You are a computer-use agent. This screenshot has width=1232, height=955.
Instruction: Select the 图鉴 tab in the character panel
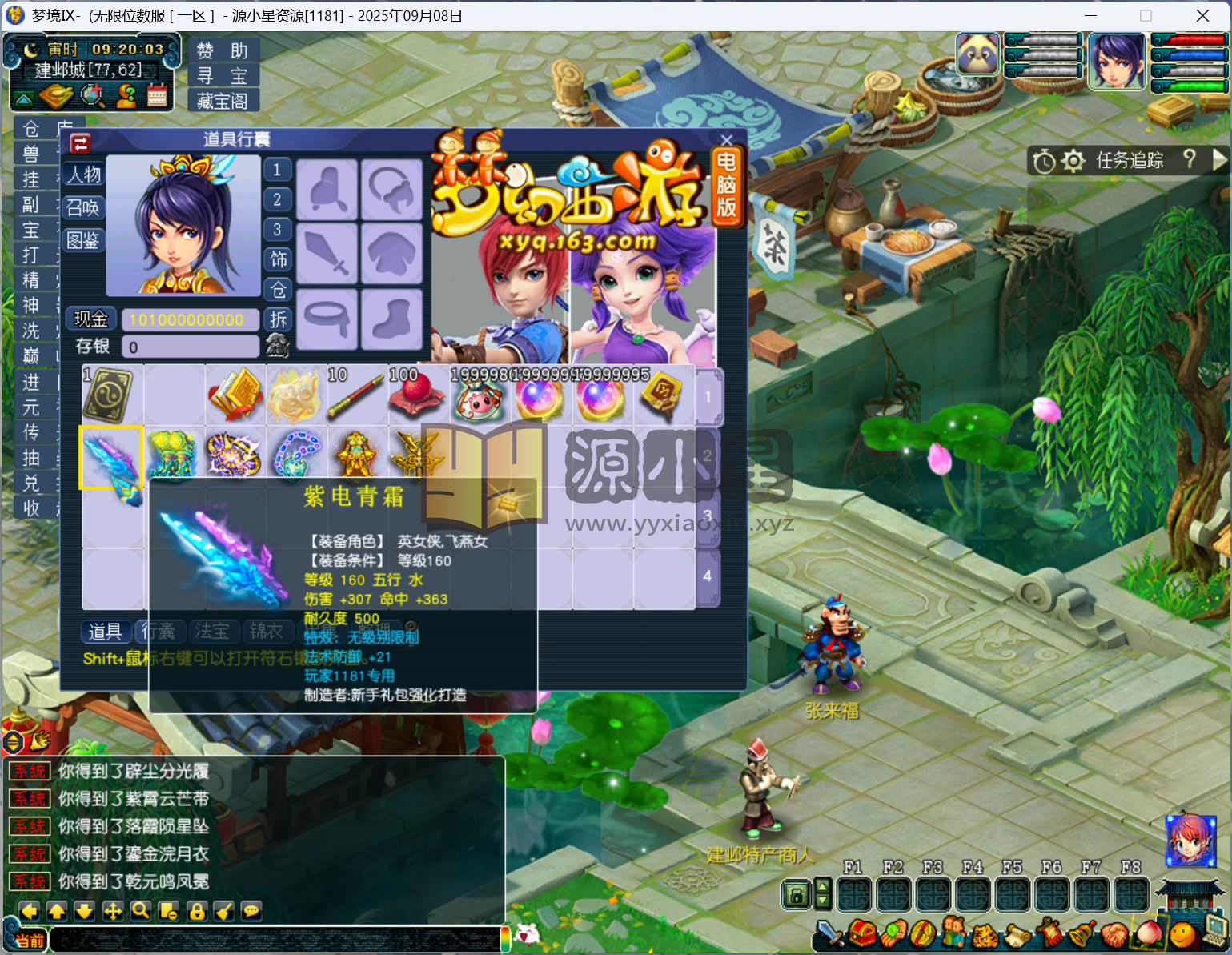82,241
